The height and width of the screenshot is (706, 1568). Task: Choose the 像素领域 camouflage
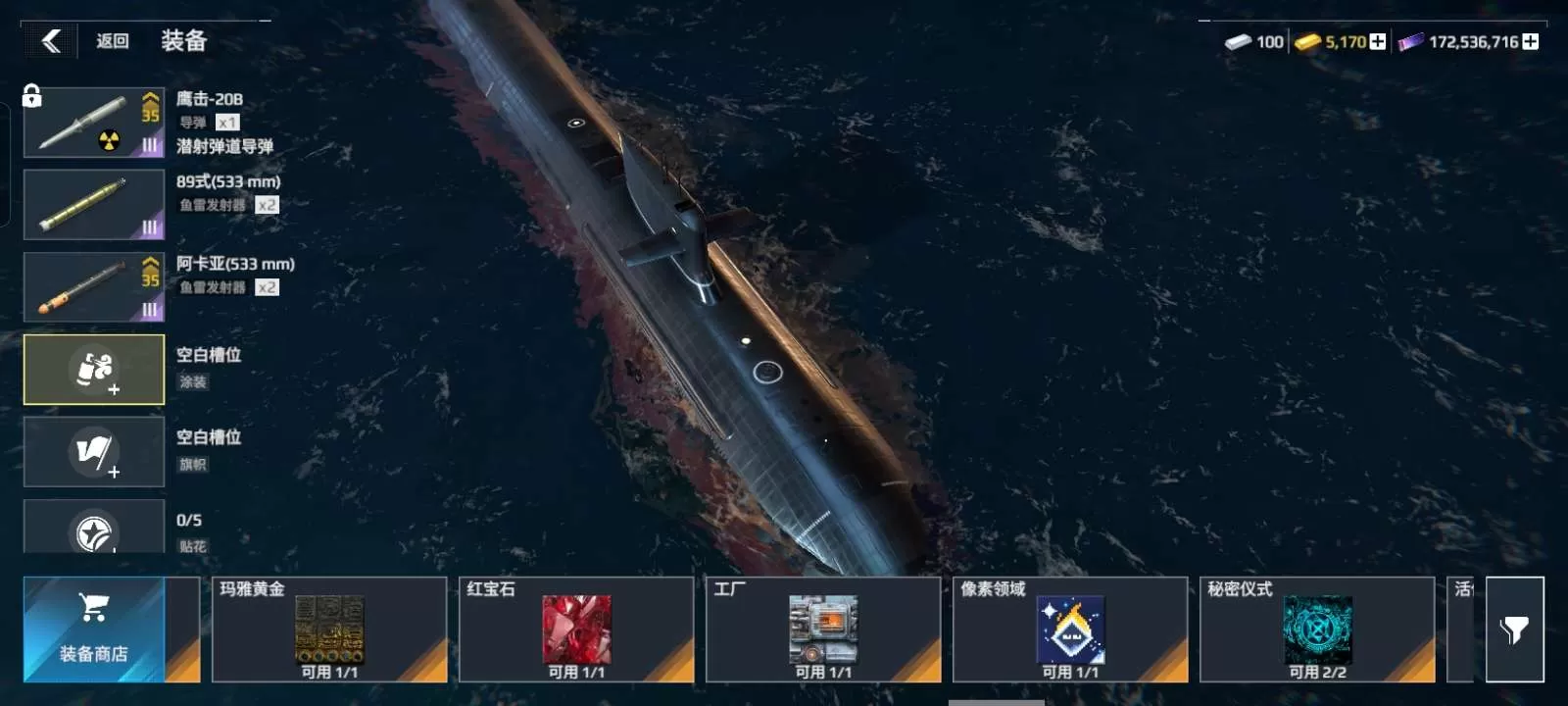[x=1070, y=630]
